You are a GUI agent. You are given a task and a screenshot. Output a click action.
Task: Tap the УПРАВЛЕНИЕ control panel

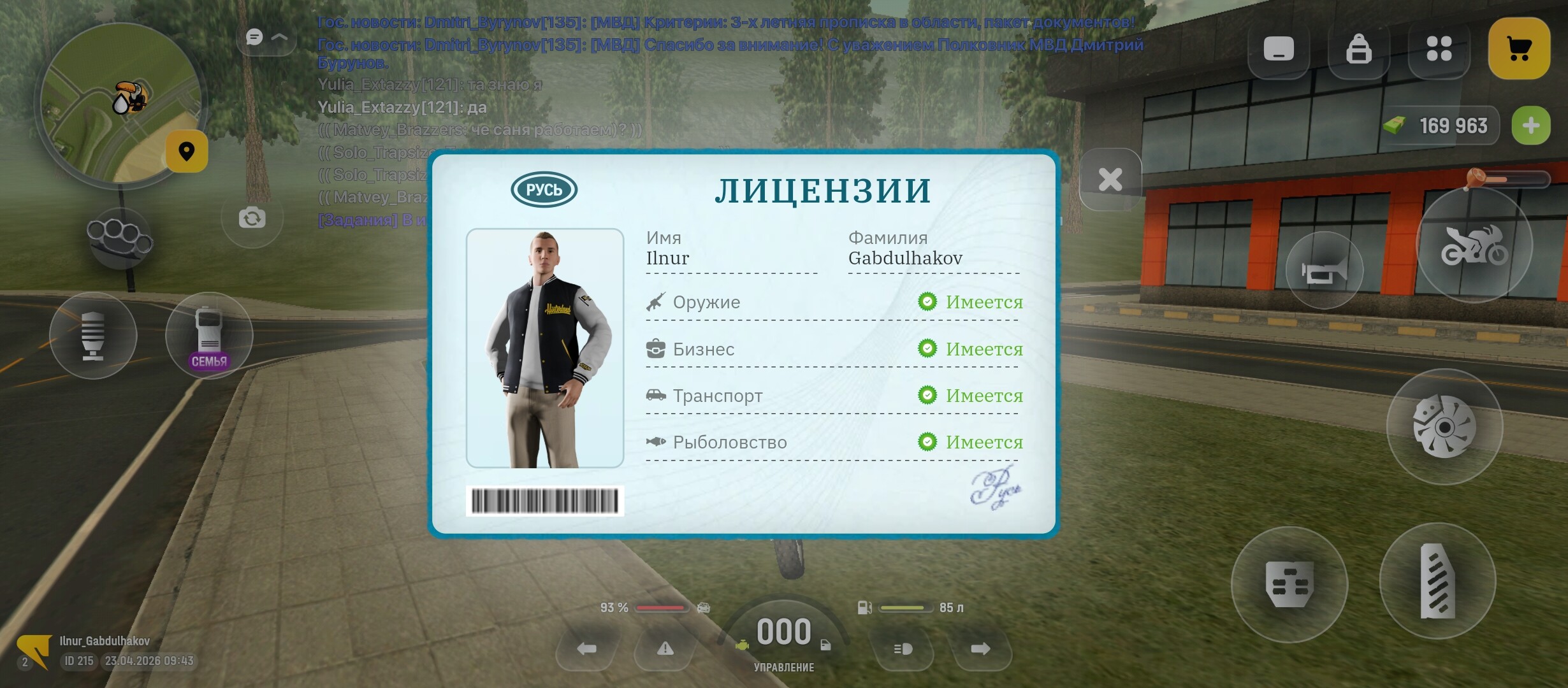click(x=785, y=667)
